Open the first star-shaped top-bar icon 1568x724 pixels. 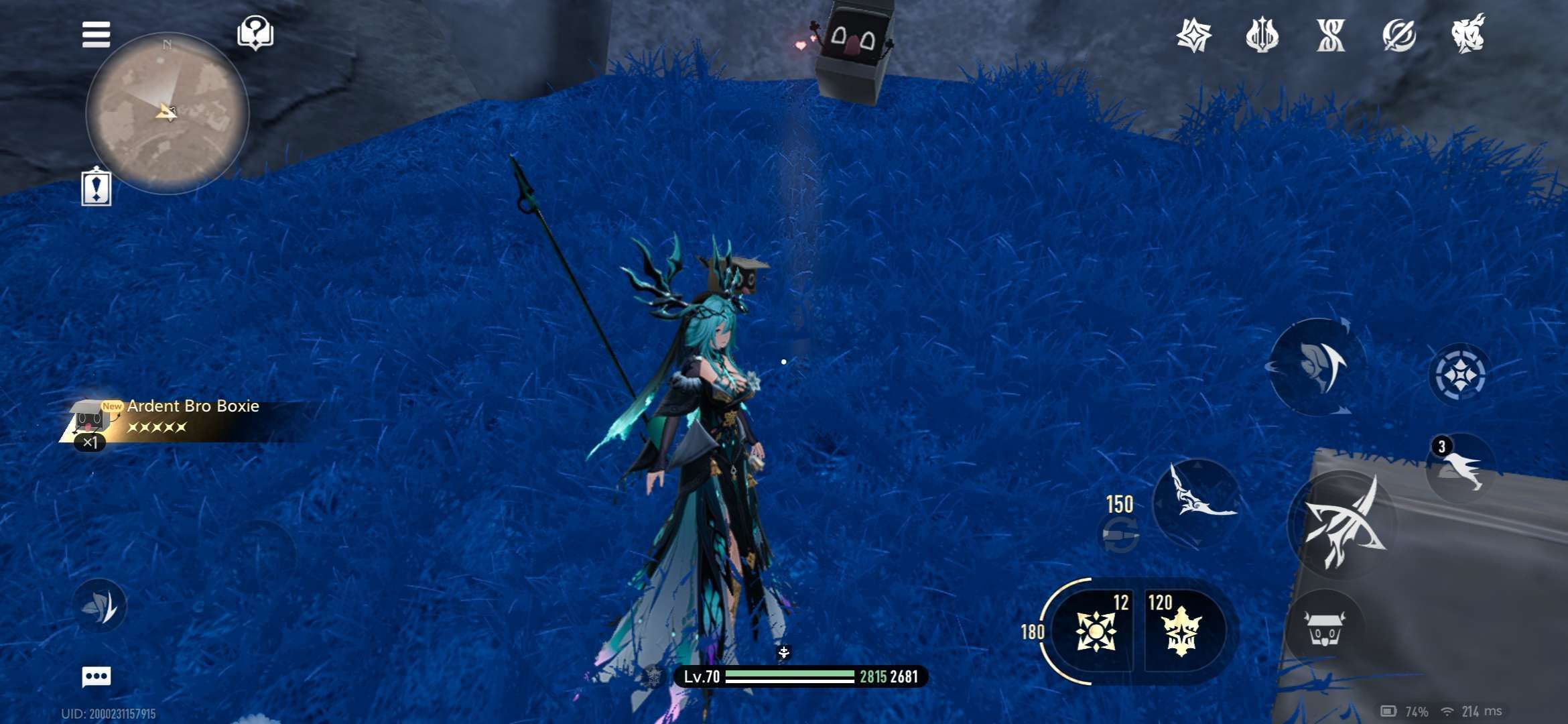coord(1194,35)
